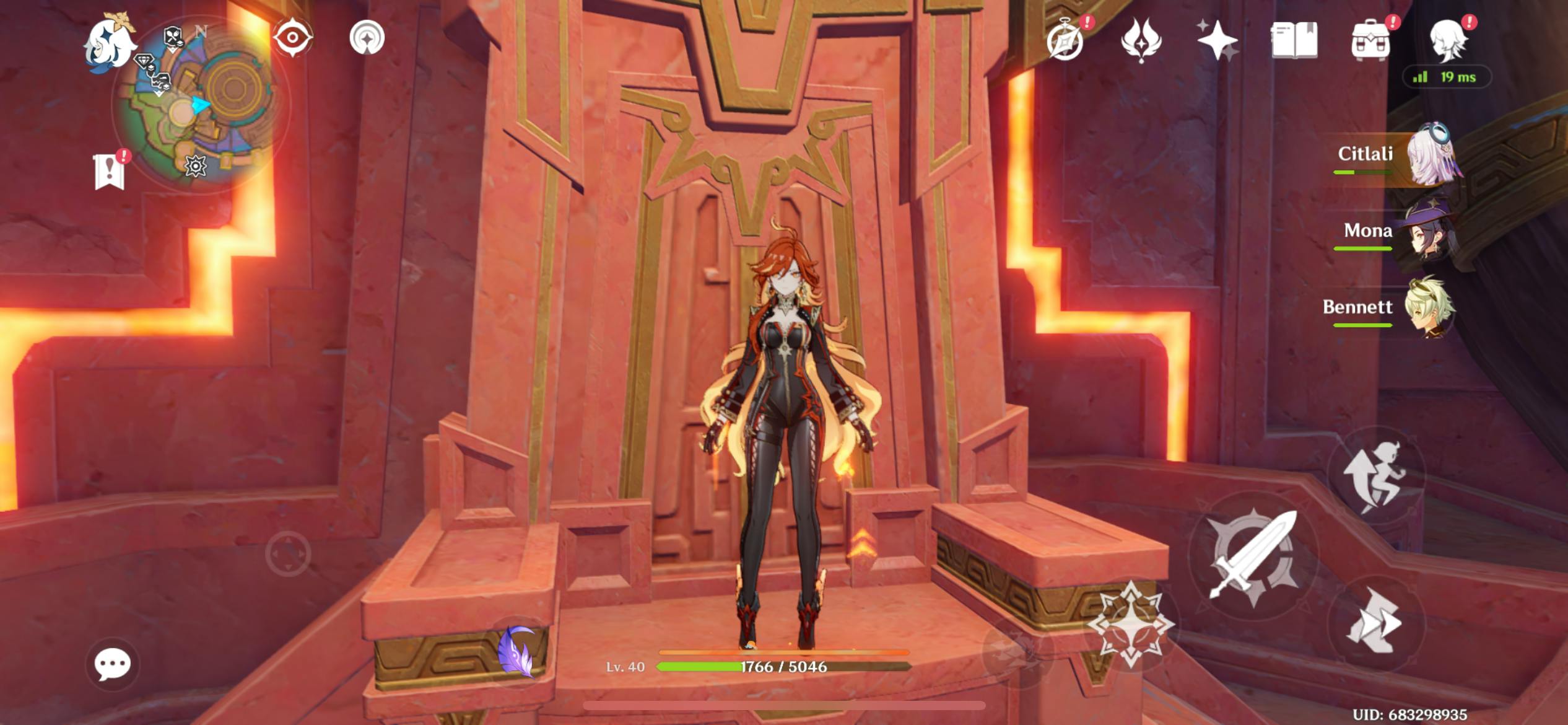The image size is (1568, 725).
Task: Switch to Bennett in the party list
Action: pos(1393,309)
